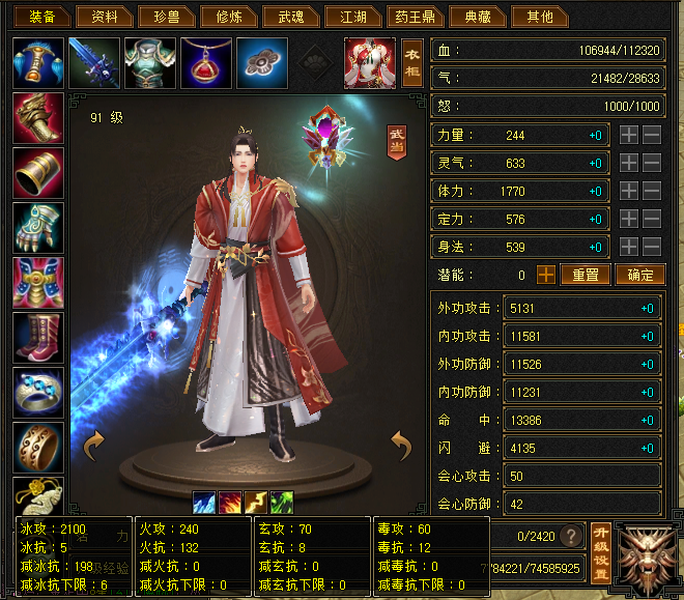Decrease the 身法 attribute by one
This screenshot has width=684, height=600.
651,246
